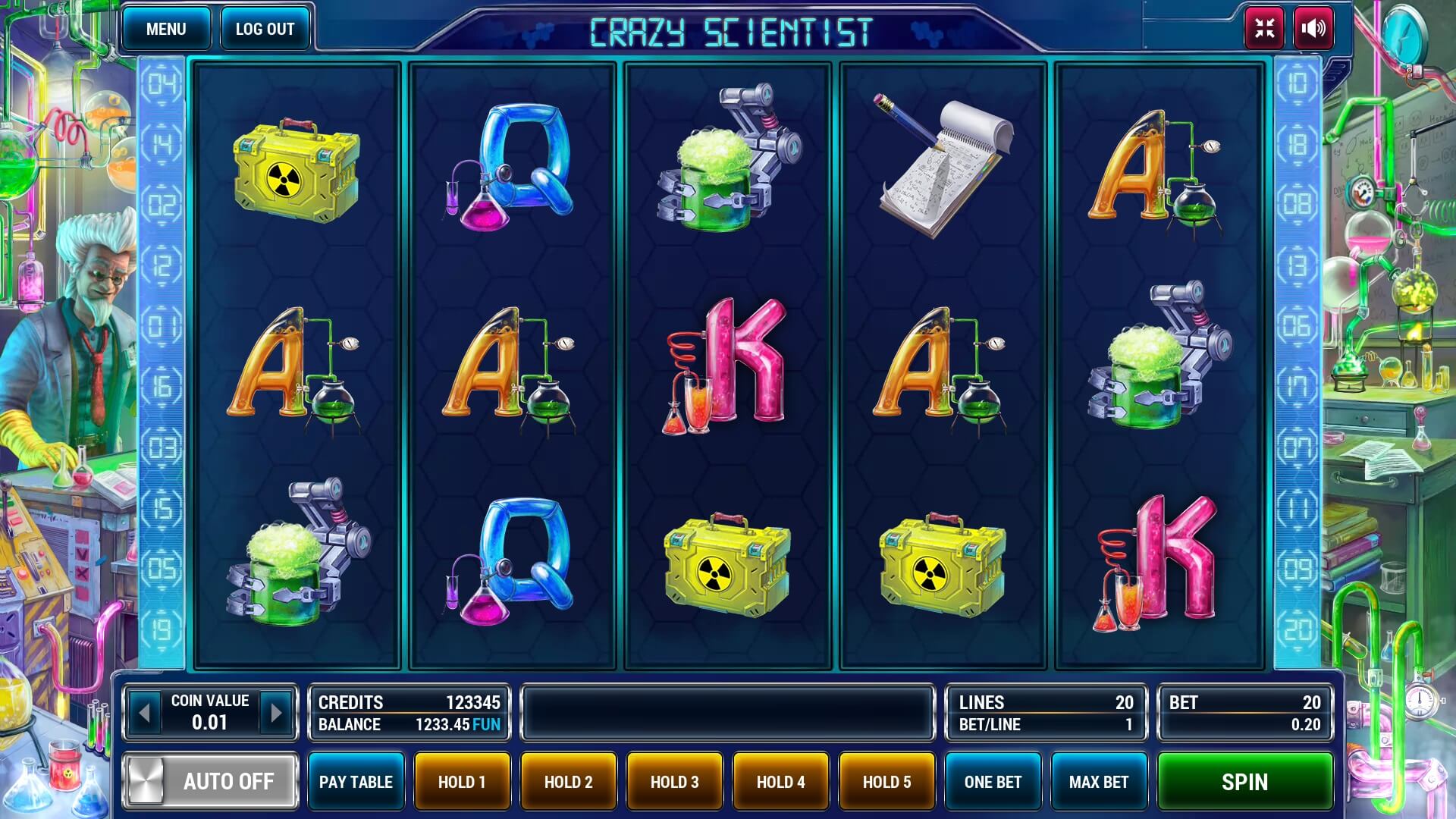Viewport: 1456px width, 819px height.
Task: Open the MENU
Action: (167, 30)
